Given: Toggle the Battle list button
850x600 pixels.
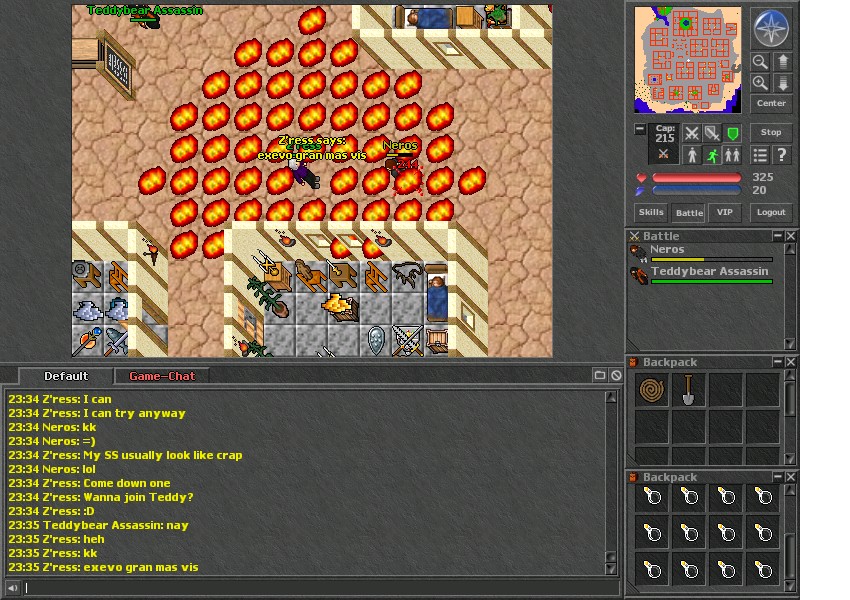Looking at the screenshot, I should pos(689,212).
